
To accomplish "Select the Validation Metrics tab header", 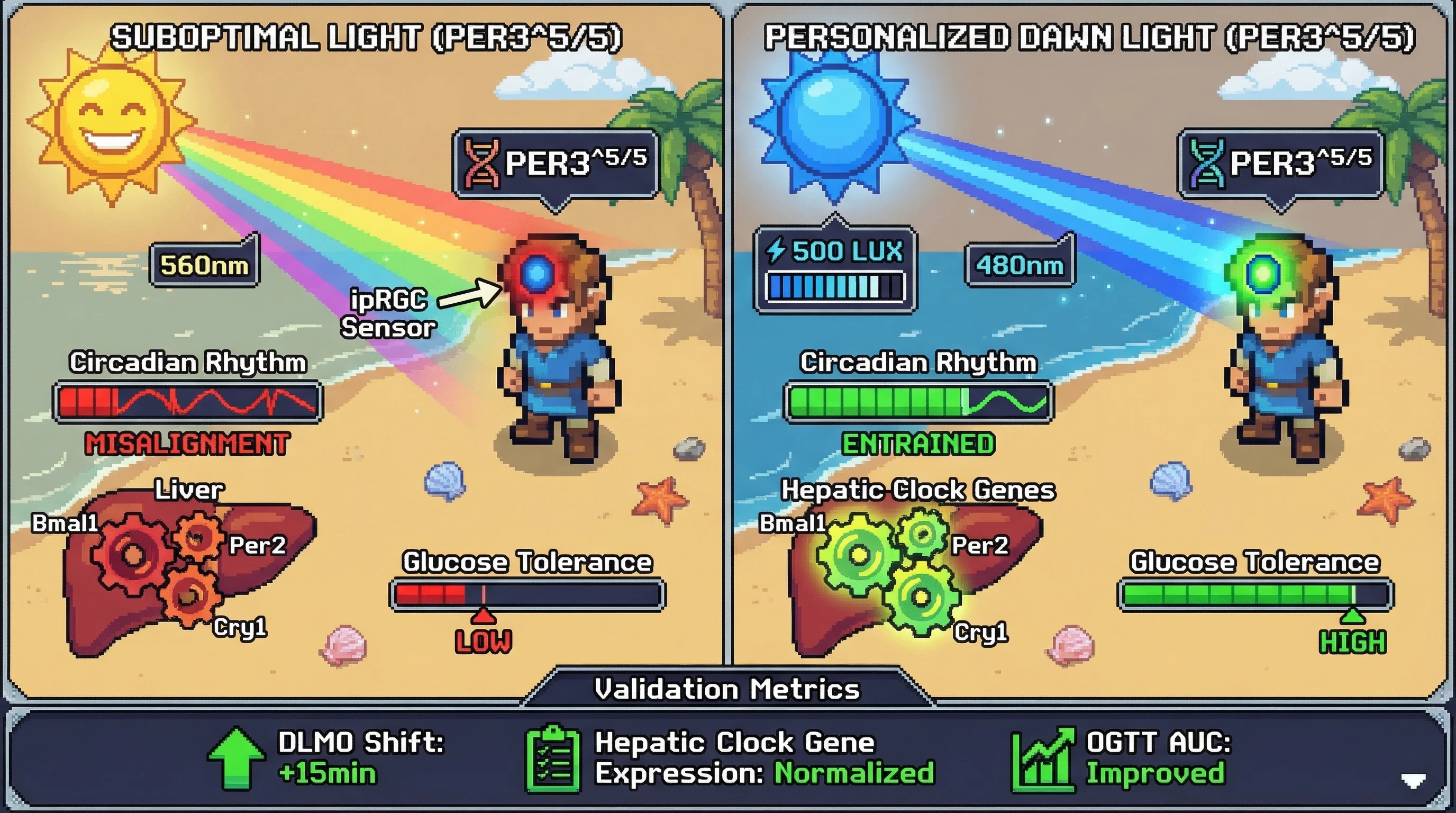I will [x=727, y=689].
